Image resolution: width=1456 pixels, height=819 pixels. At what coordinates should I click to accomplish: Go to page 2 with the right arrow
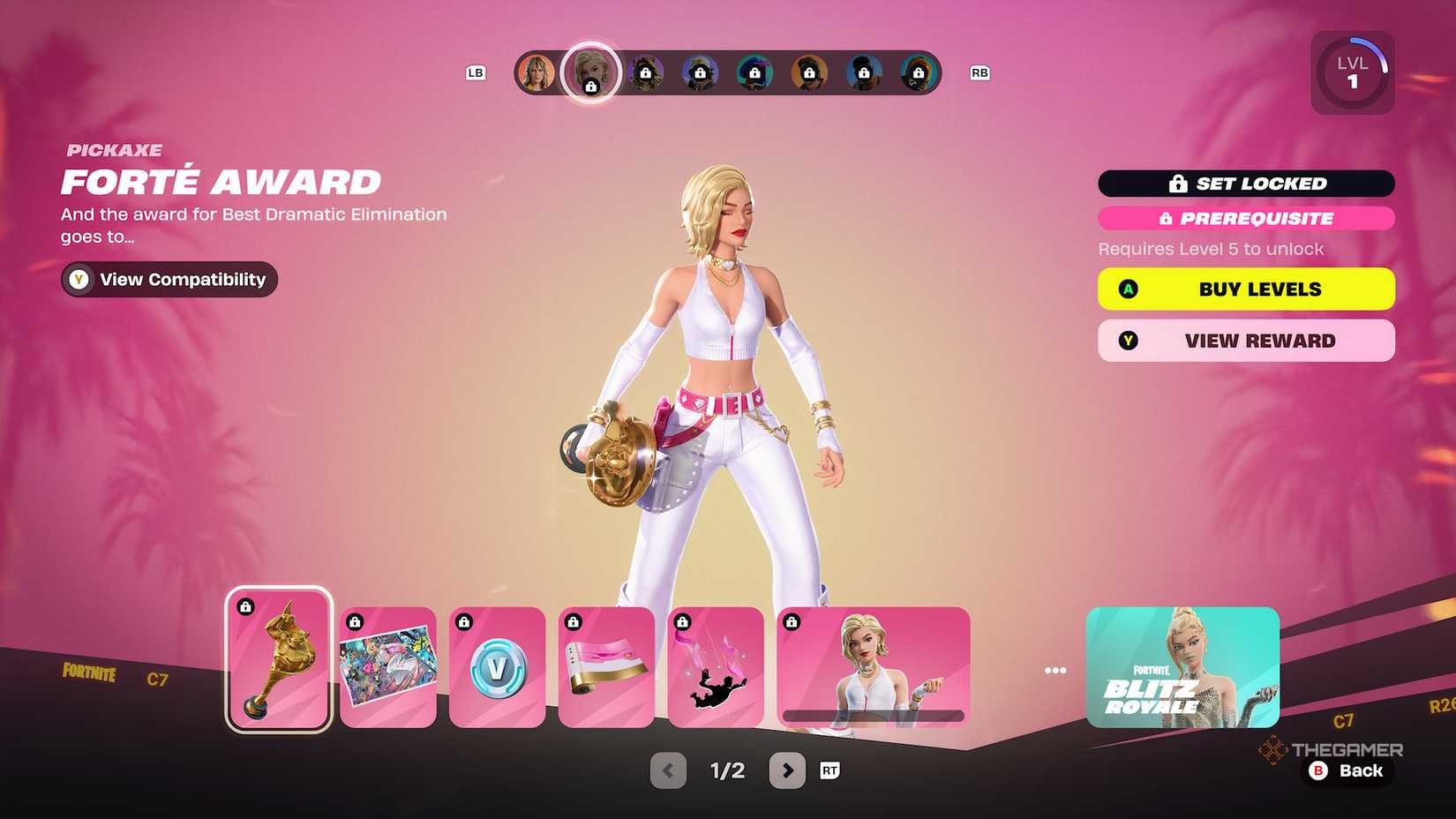coord(786,770)
